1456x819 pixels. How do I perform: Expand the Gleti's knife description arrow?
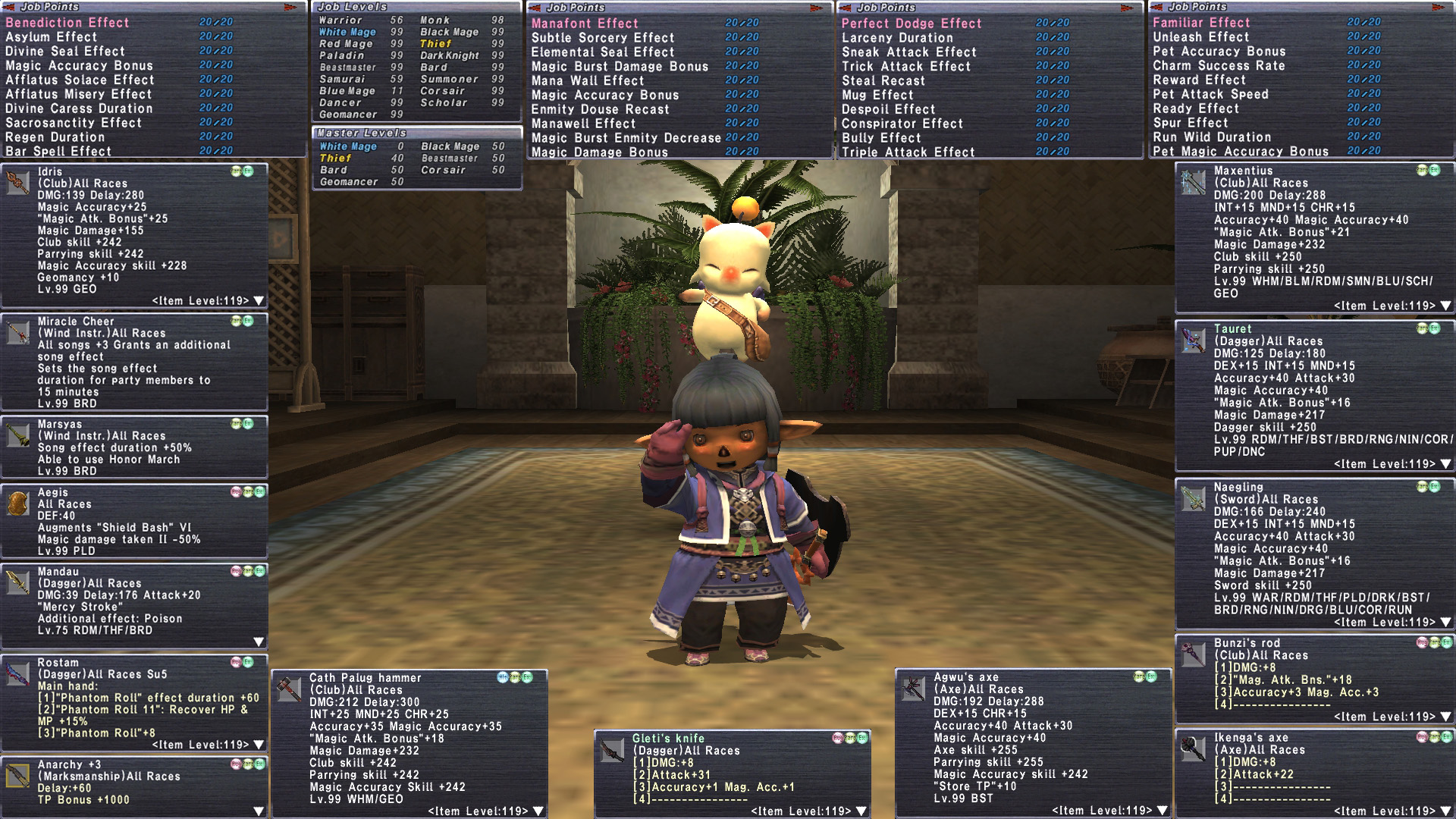pos(861,811)
